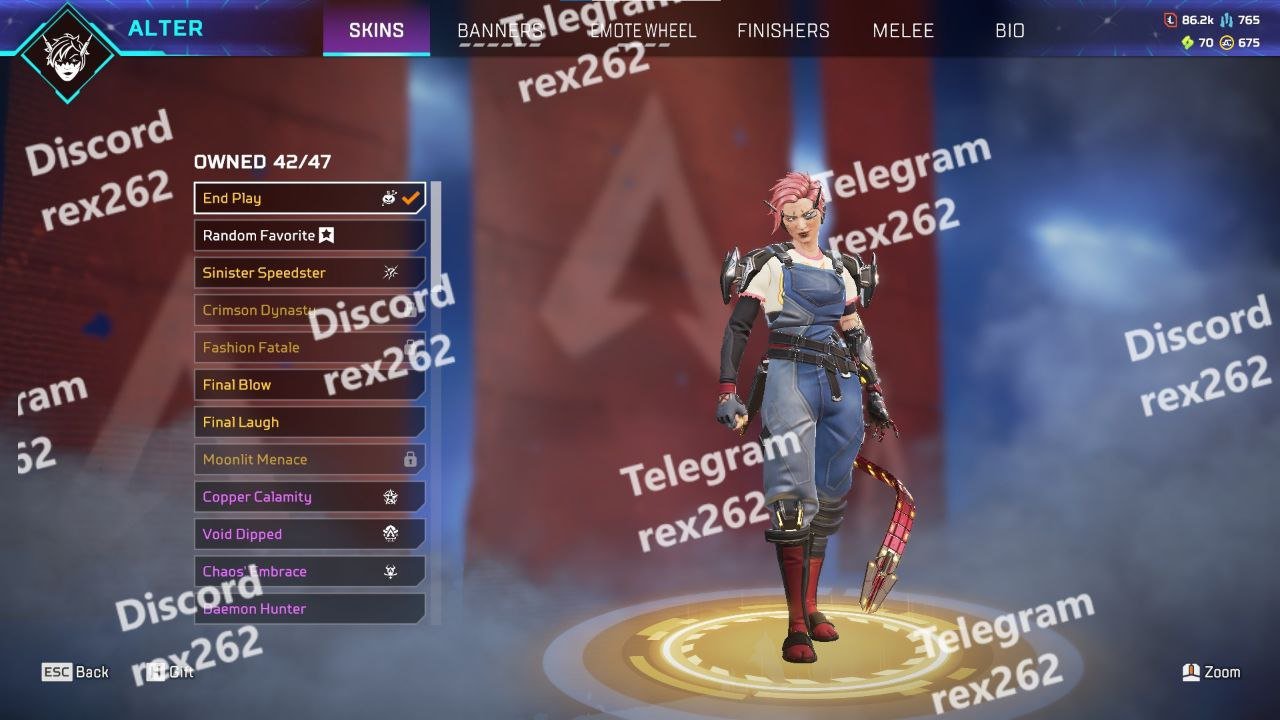The image size is (1280, 720).
Task: Select the locked Moonlit Menace skin
Action: point(309,460)
